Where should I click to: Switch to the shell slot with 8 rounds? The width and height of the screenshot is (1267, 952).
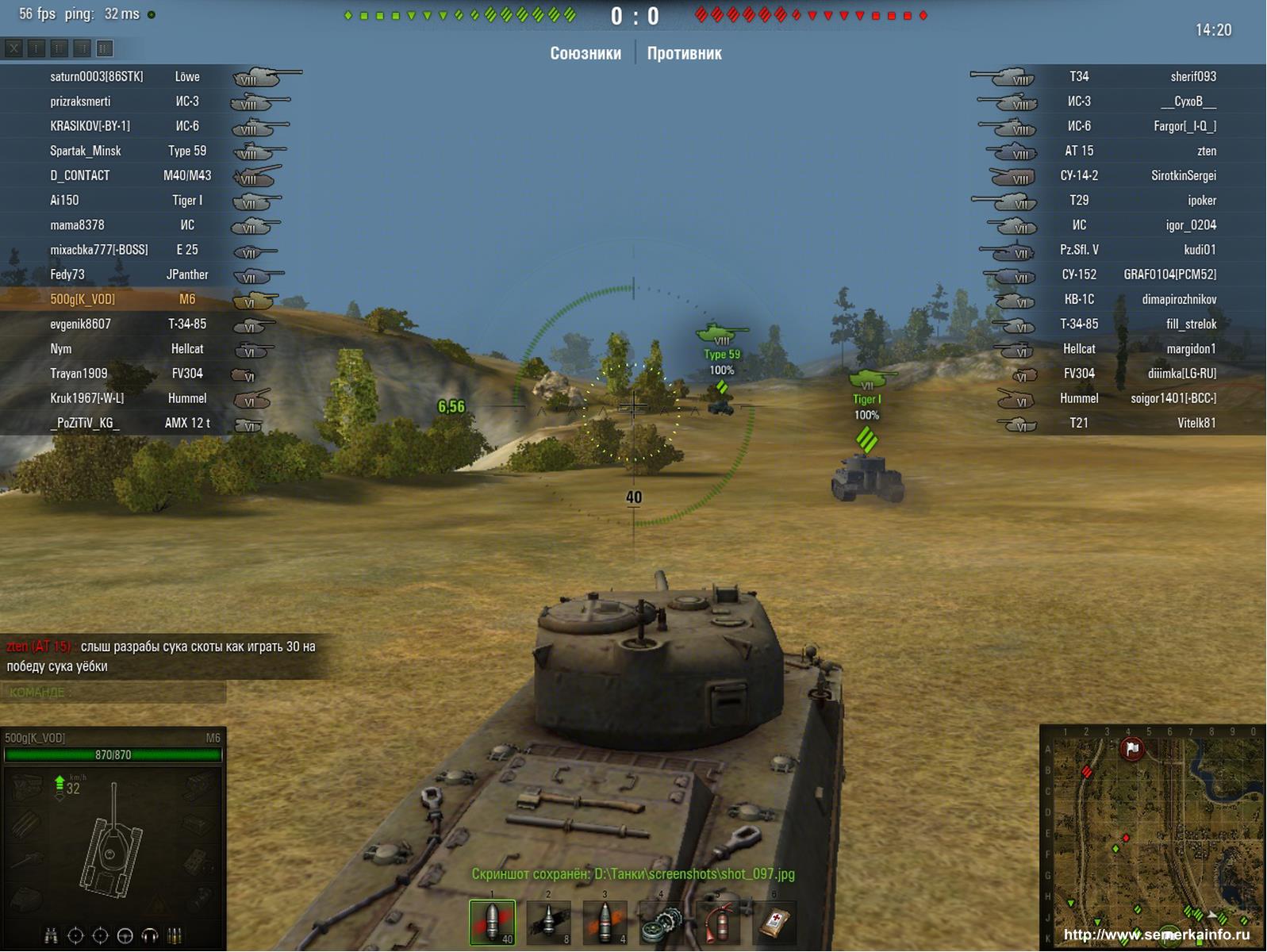click(x=548, y=922)
